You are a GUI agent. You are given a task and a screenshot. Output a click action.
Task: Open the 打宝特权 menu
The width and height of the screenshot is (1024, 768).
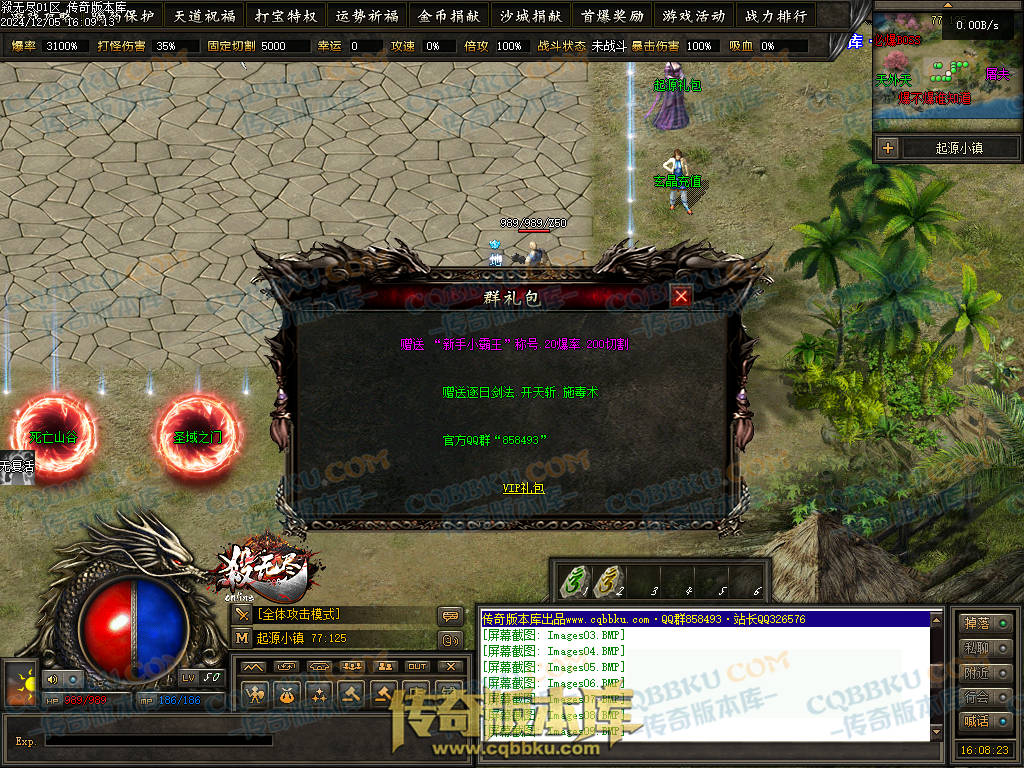[286, 16]
